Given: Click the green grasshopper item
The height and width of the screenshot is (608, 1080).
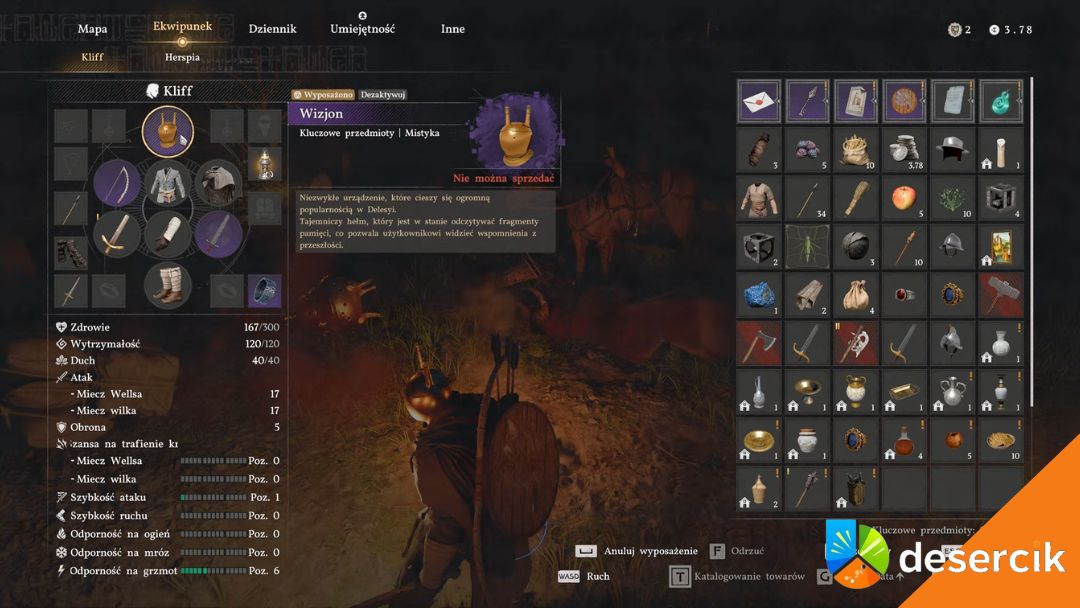Looking at the screenshot, I should click(807, 245).
